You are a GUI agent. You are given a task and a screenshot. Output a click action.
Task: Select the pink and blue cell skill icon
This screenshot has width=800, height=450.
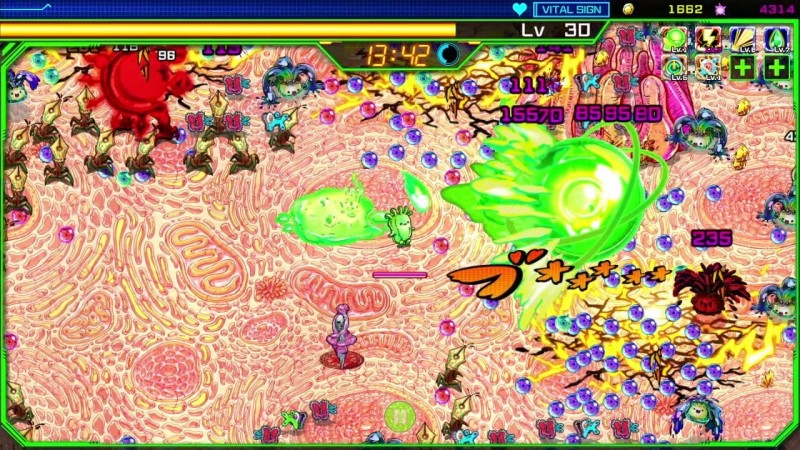click(709, 68)
